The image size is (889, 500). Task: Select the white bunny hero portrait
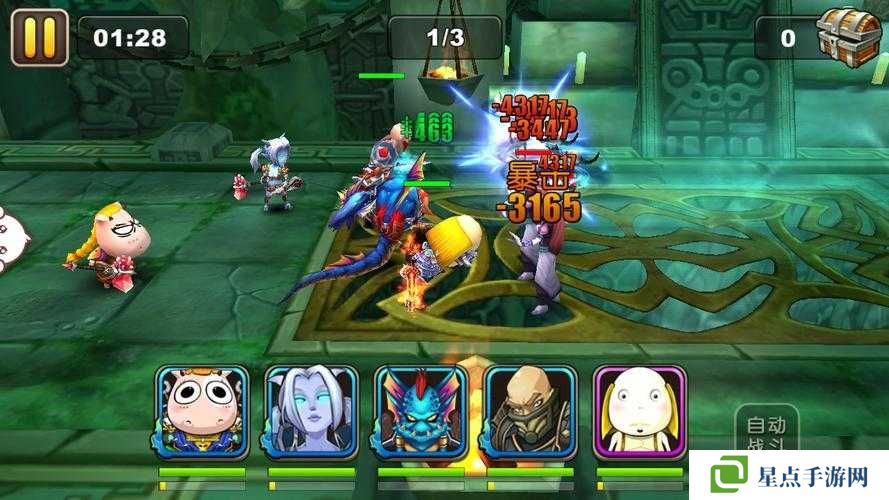639,411
